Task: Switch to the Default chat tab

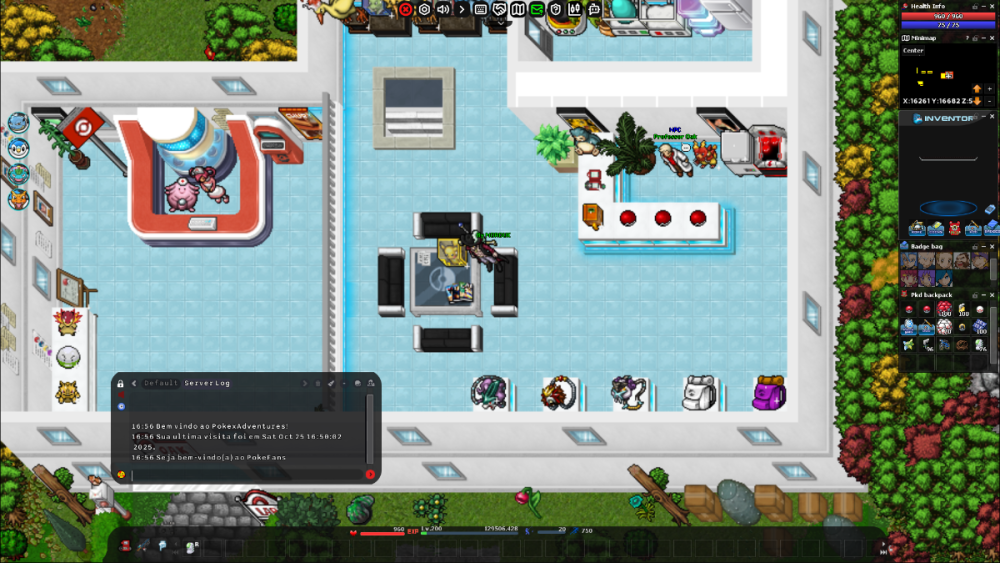Action: click(x=161, y=383)
